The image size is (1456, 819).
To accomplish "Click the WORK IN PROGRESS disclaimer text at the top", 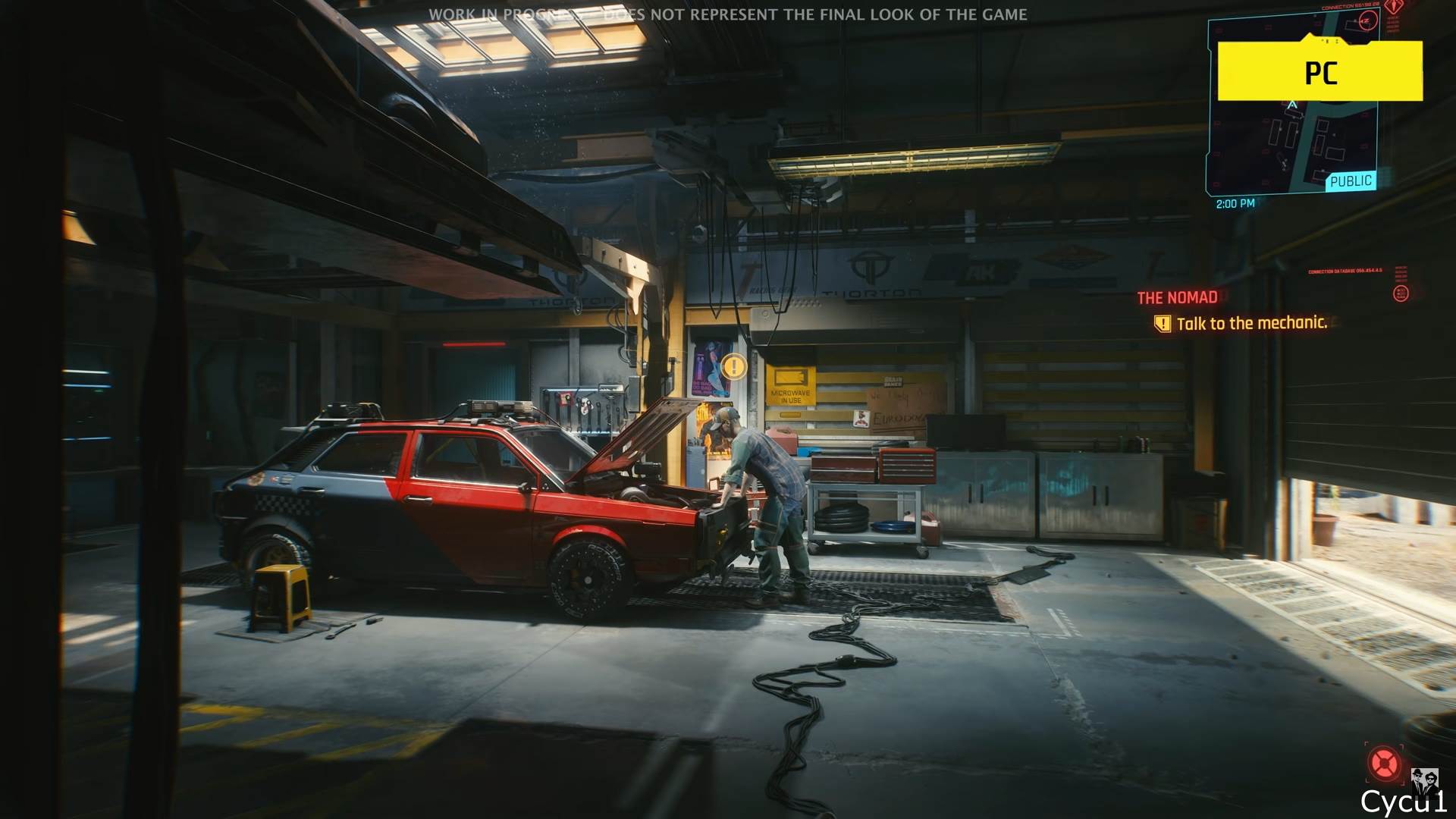I will (730, 14).
